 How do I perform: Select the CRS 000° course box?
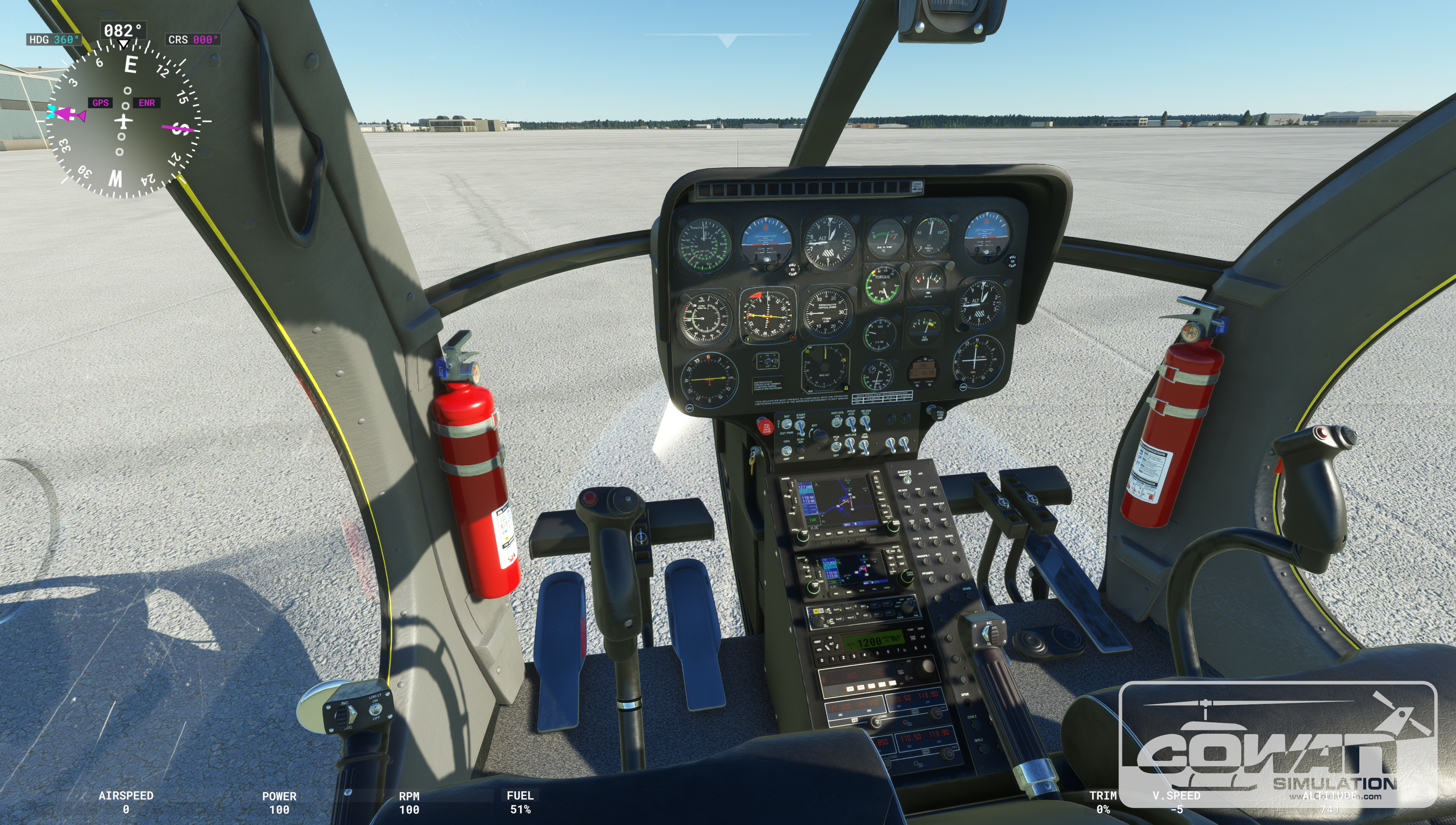[x=193, y=40]
